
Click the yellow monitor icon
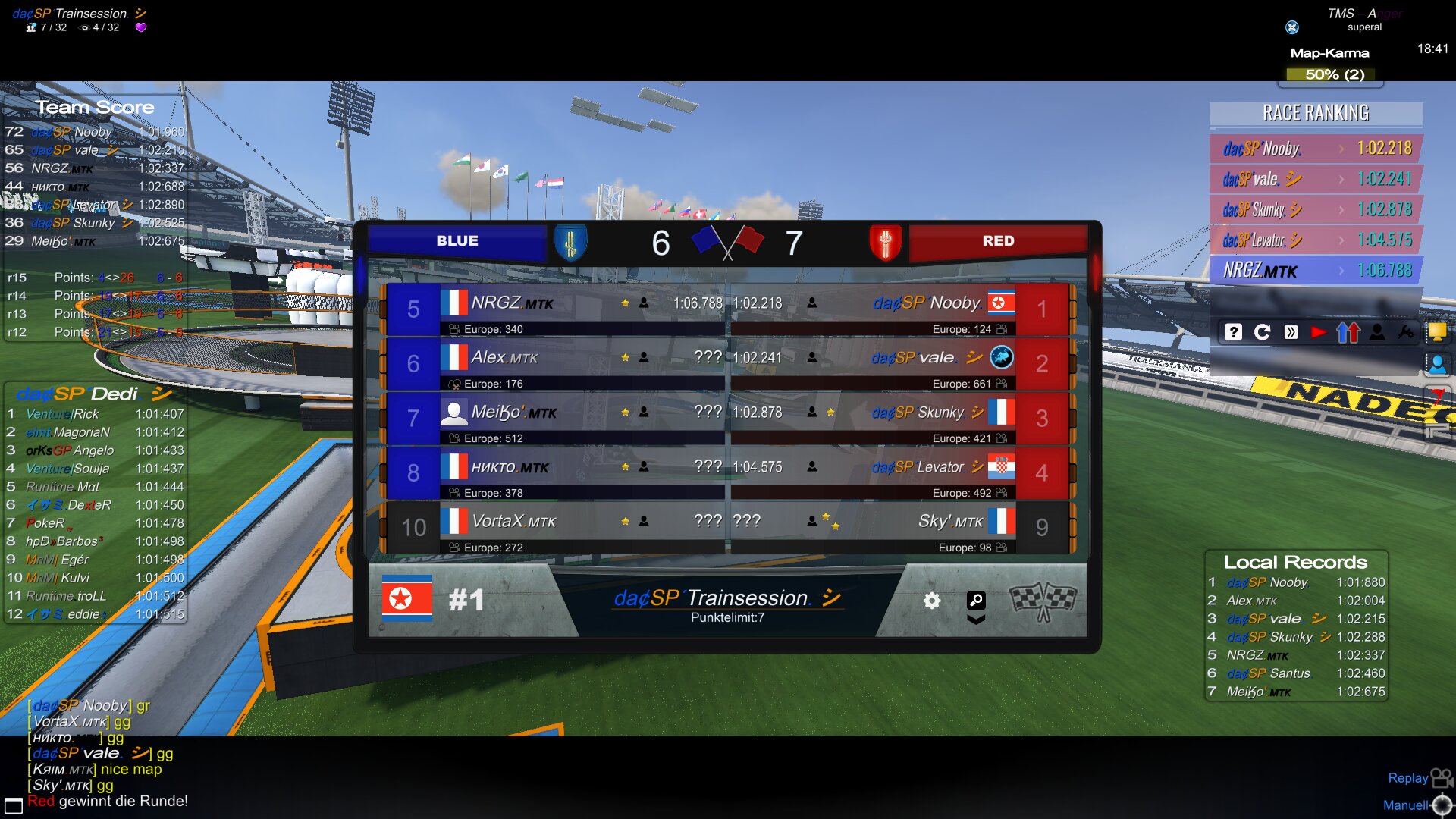coord(1436,332)
